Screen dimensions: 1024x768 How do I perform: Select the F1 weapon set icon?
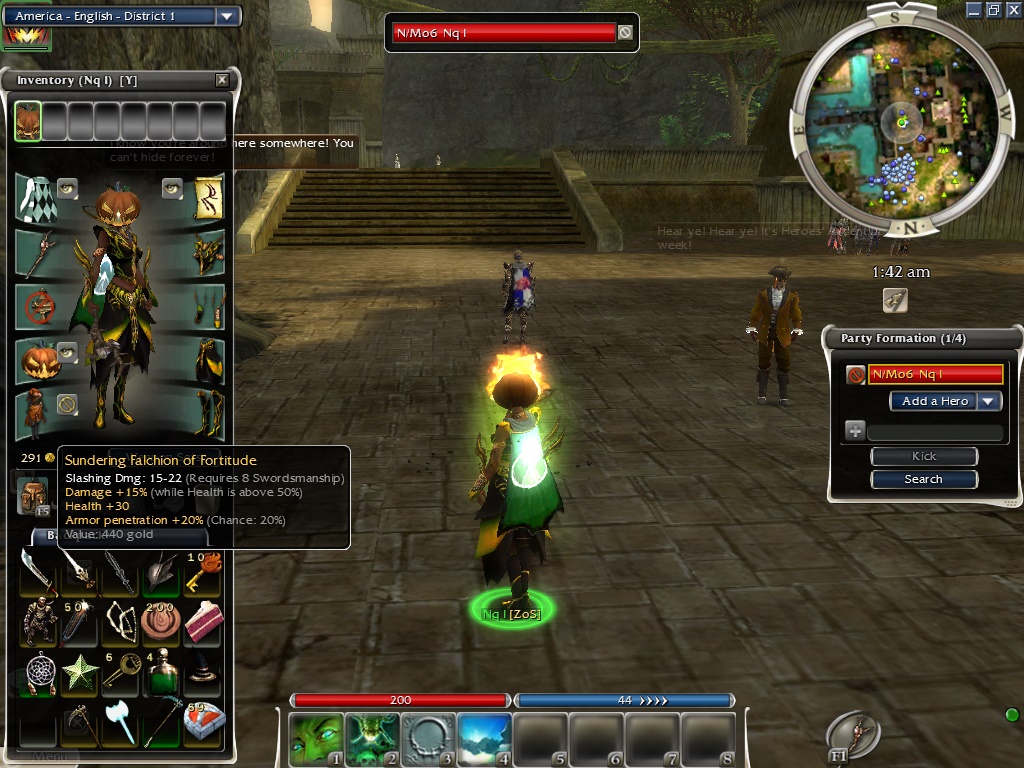pos(853,736)
